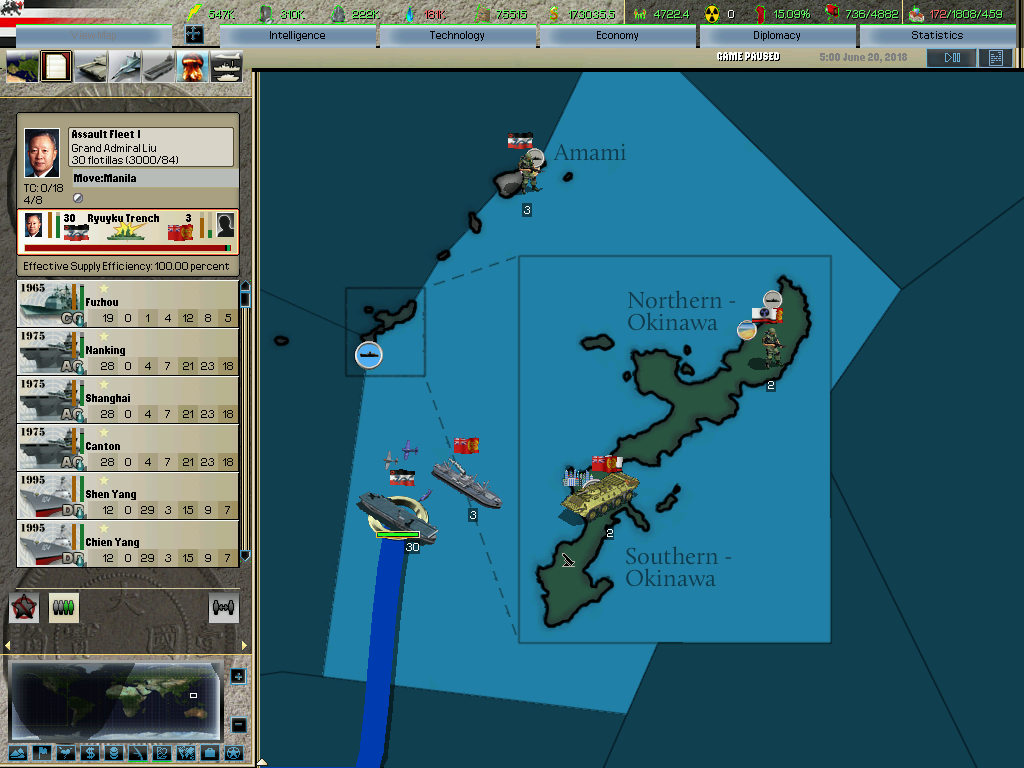This screenshot has width=1024, height=768.
Task: Open the menu icon beside the pause button
Action: [995, 58]
